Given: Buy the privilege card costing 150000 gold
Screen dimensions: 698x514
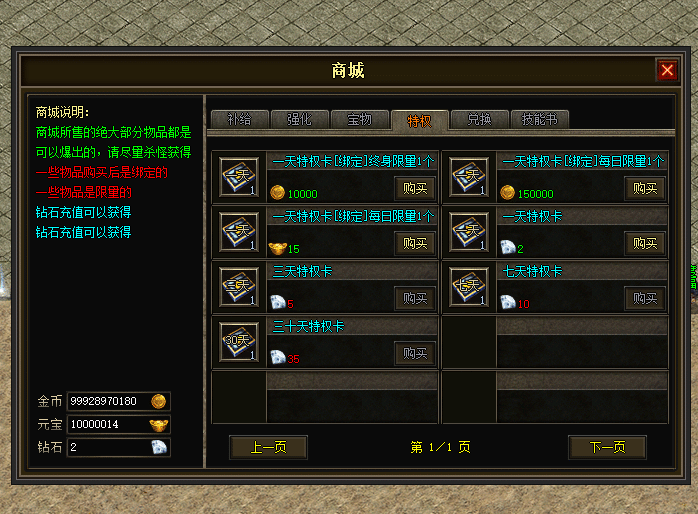Looking at the screenshot, I should click(645, 188).
